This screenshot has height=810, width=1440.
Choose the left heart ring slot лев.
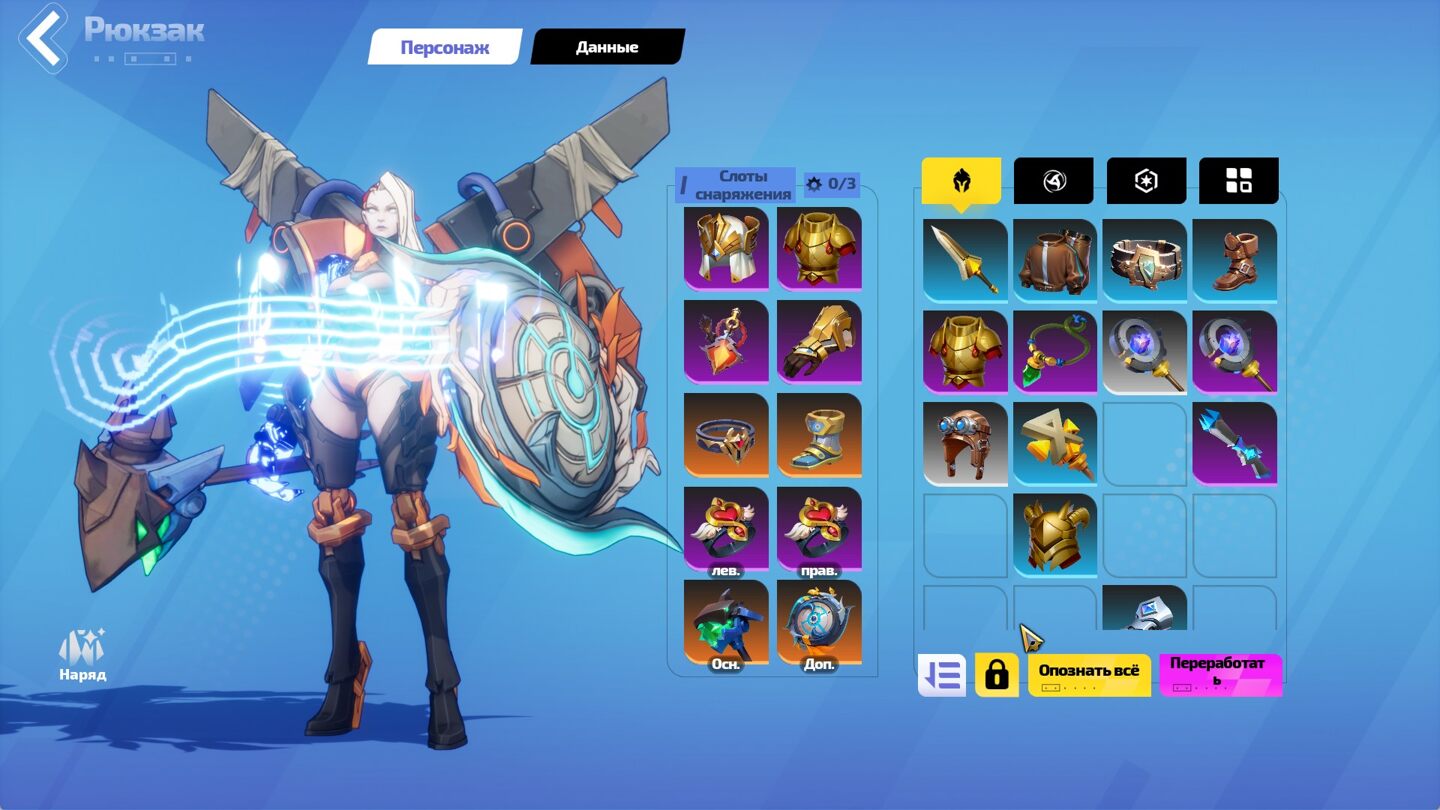click(726, 530)
